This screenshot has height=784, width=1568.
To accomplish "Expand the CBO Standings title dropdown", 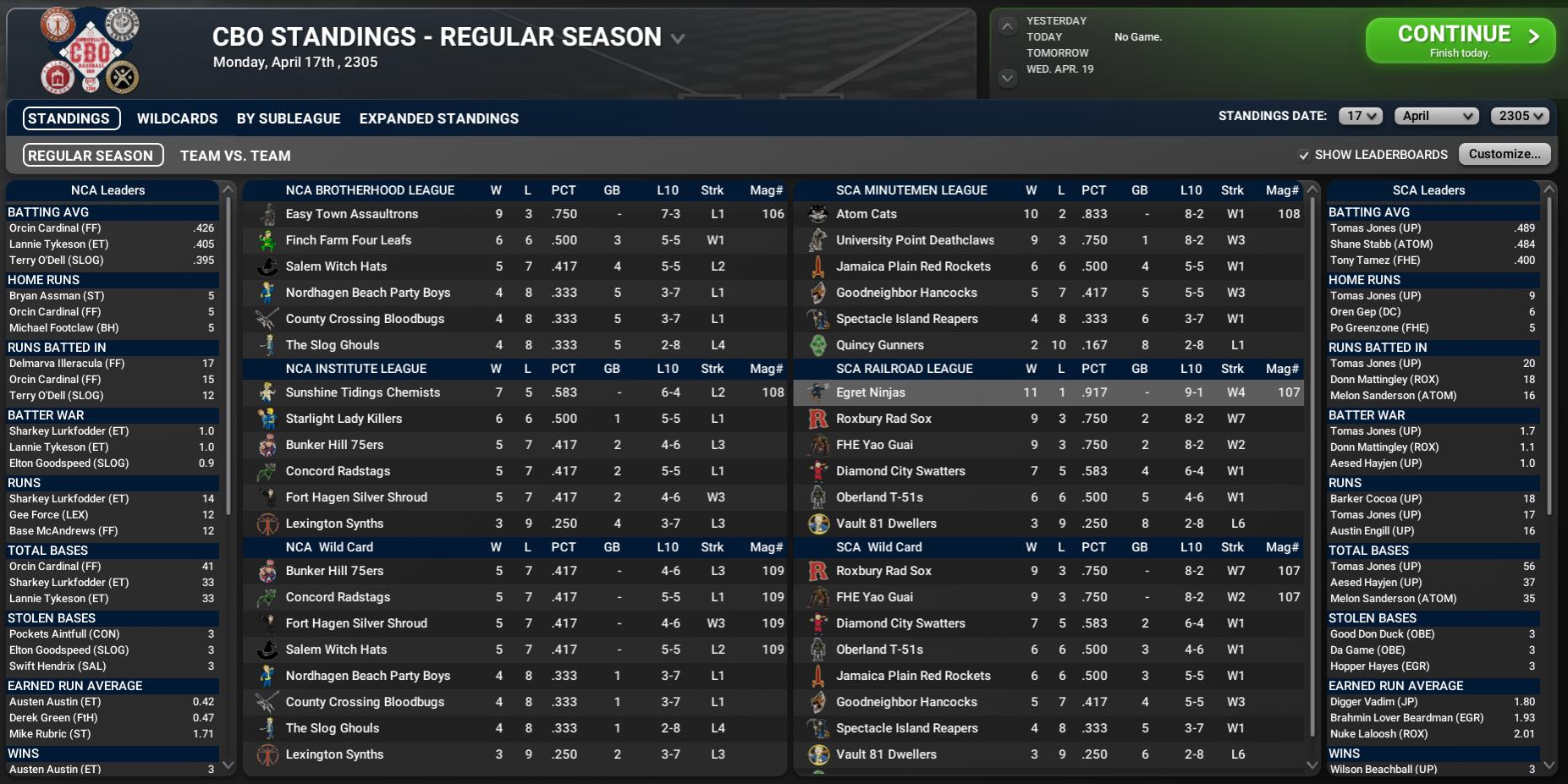I will [678, 38].
